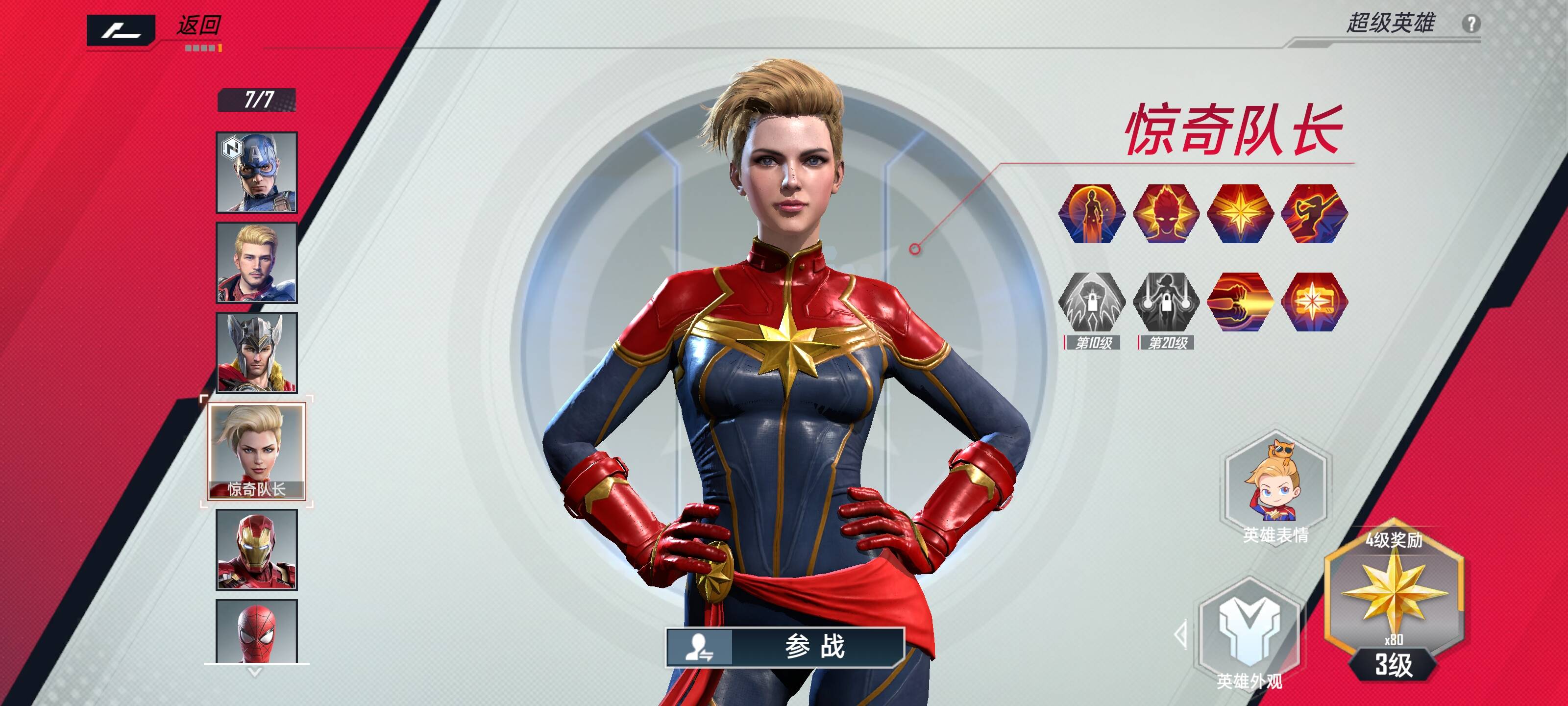
Task: Pick the 惊奇队长 Captain Marvel portrait
Action: (x=257, y=451)
